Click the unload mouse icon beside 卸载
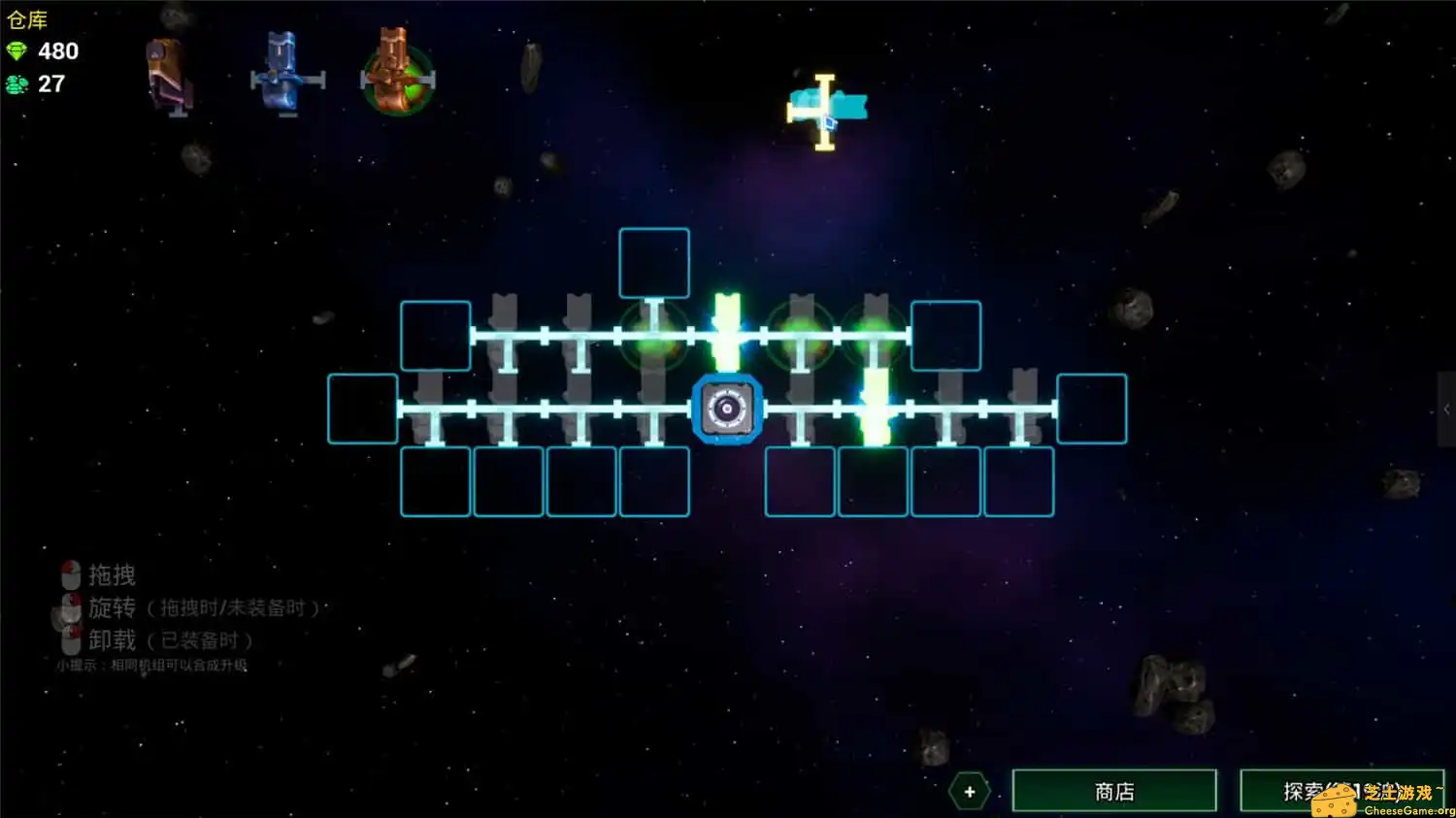The height and width of the screenshot is (818, 1456). click(x=70, y=639)
